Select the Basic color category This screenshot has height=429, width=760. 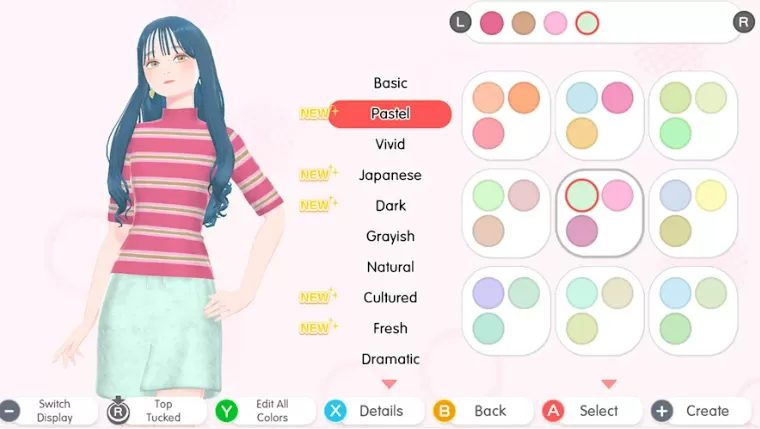(390, 83)
